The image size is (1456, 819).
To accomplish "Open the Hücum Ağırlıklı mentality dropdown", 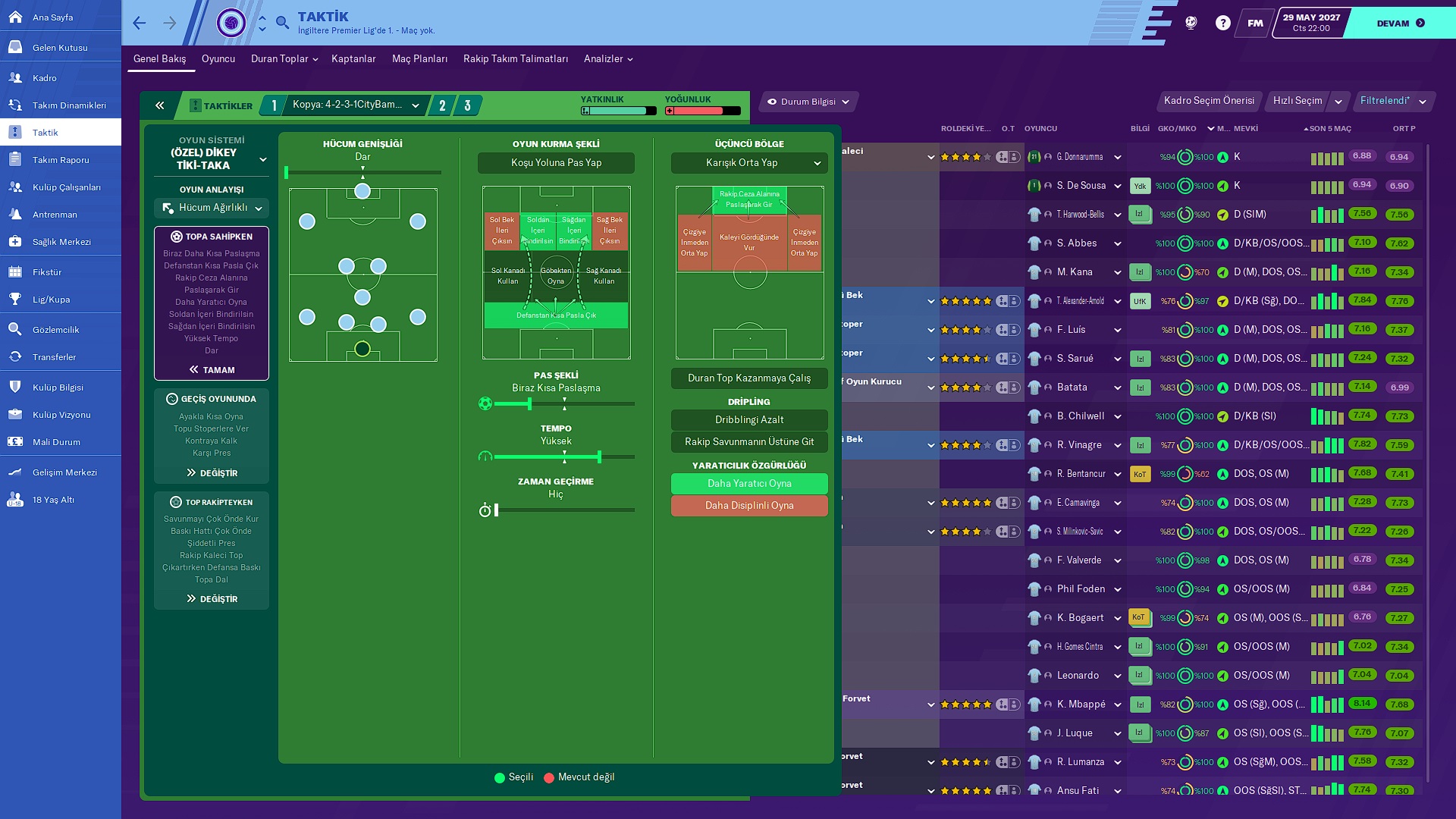I will (212, 208).
